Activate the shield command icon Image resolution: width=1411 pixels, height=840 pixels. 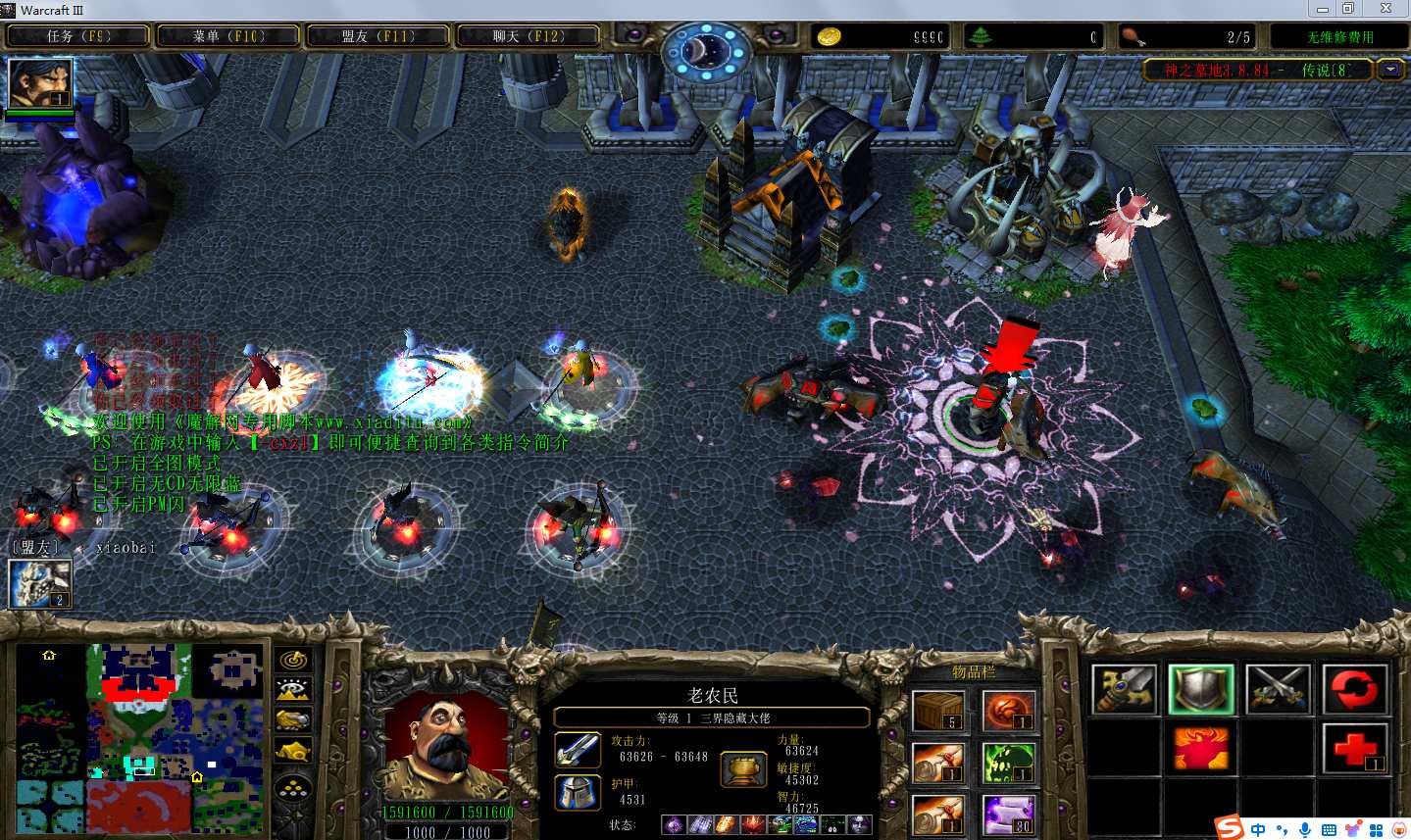1201,689
